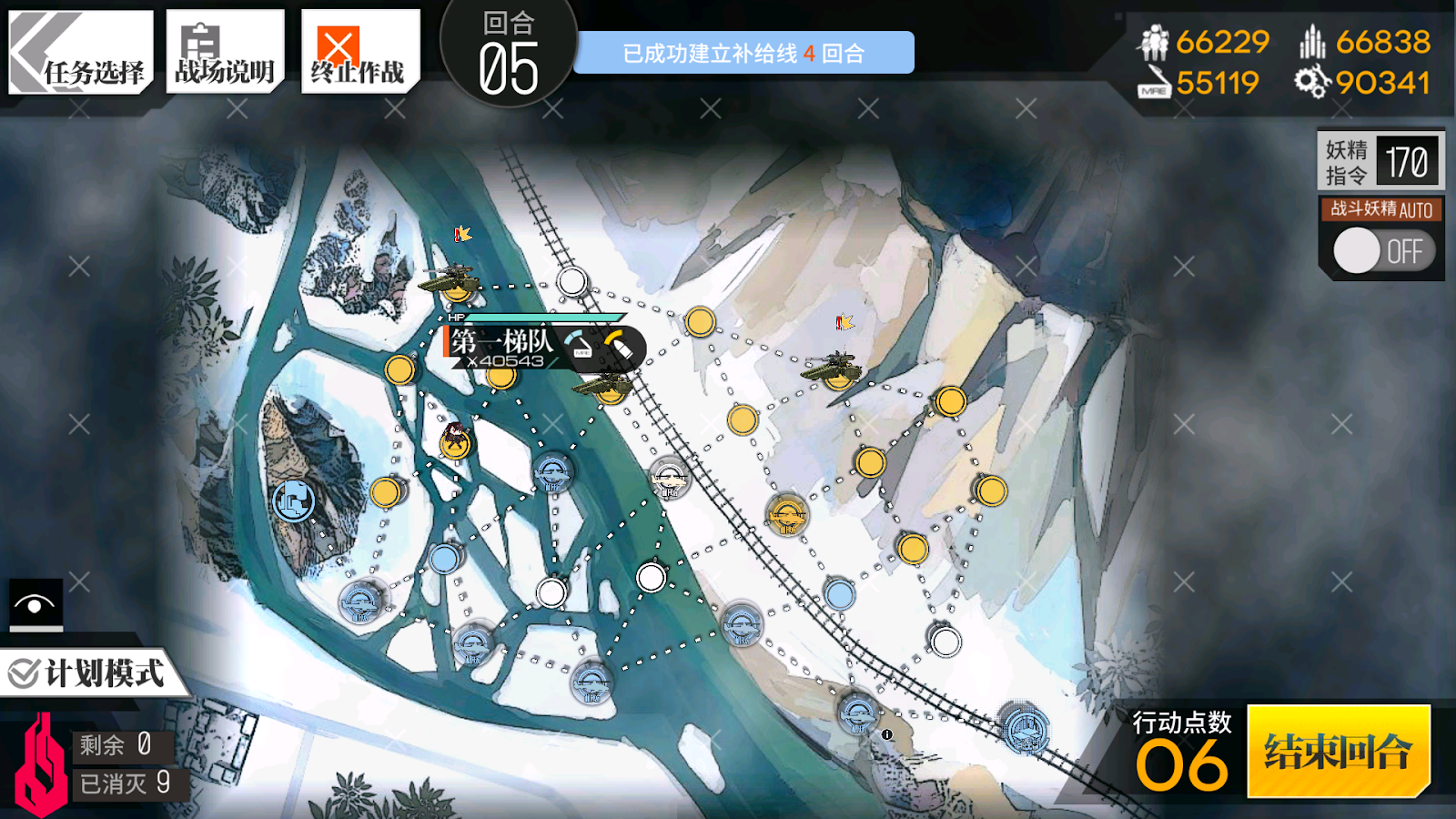
Task: Select the heliport node on the island
Action: click(293, 500)
